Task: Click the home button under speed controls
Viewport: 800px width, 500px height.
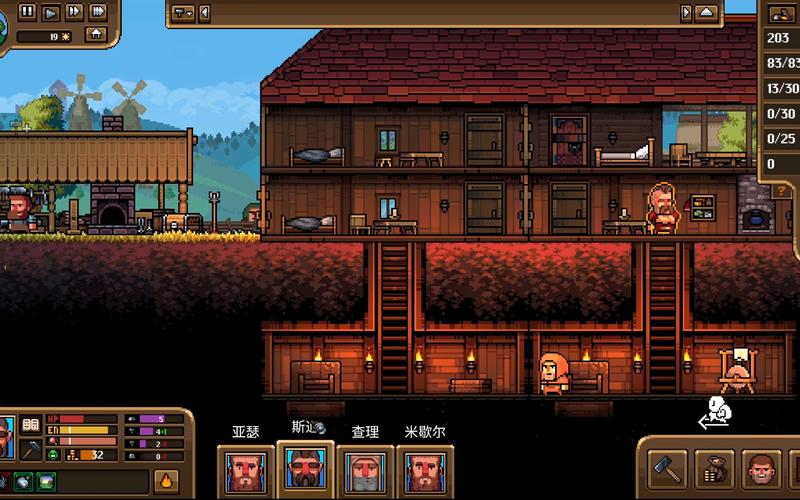Action: [96, 34]
